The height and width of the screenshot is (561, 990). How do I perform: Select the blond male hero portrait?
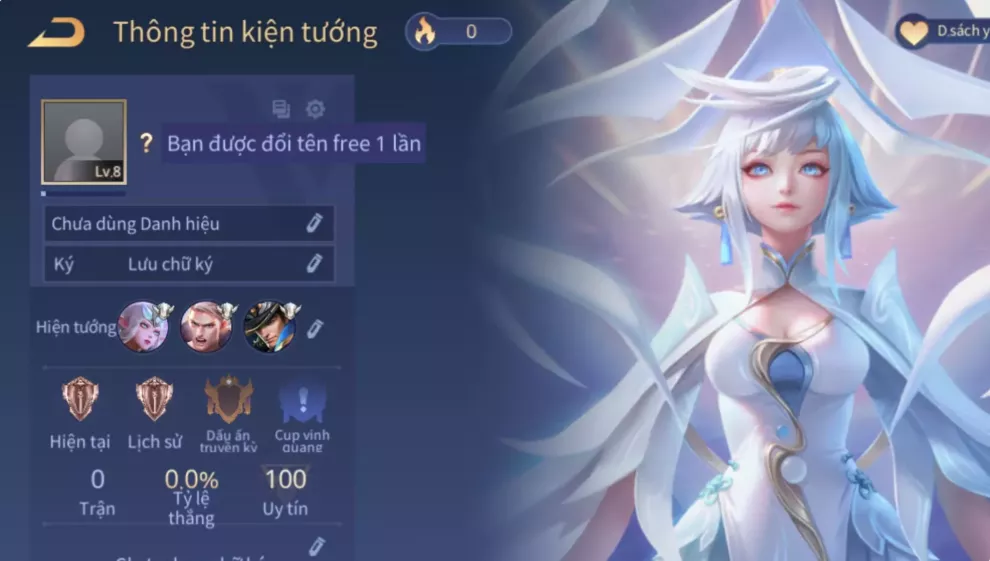tap(206, 327)
